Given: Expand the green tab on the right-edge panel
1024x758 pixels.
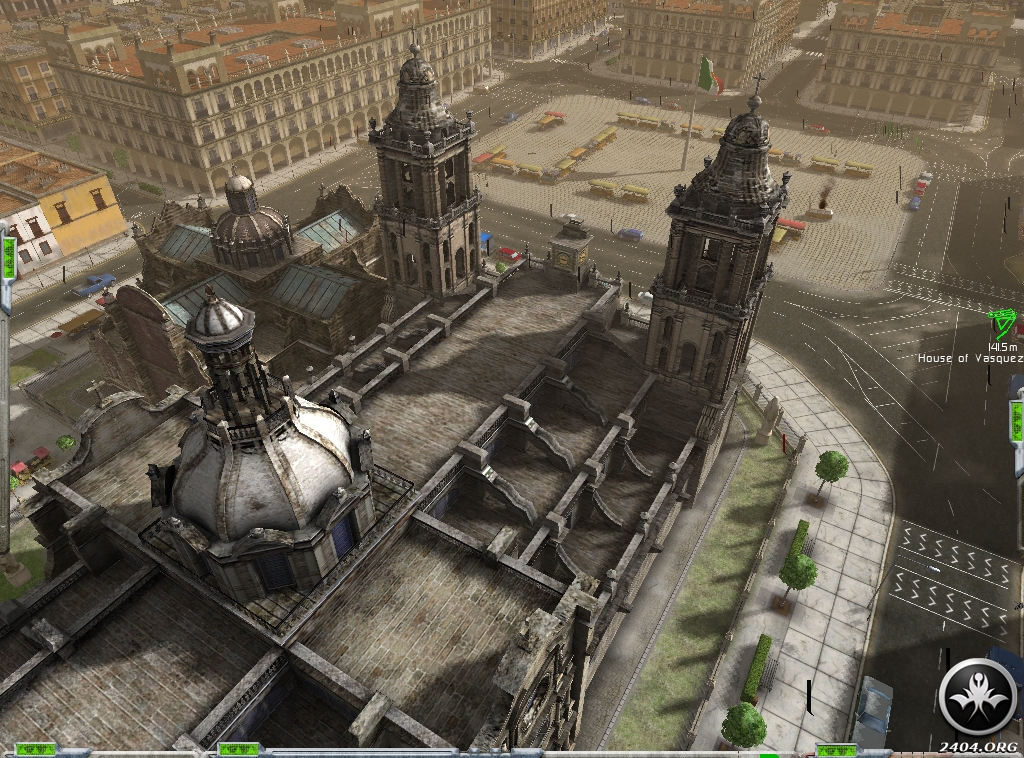Looking at the screenshot, I should 1016,418.
